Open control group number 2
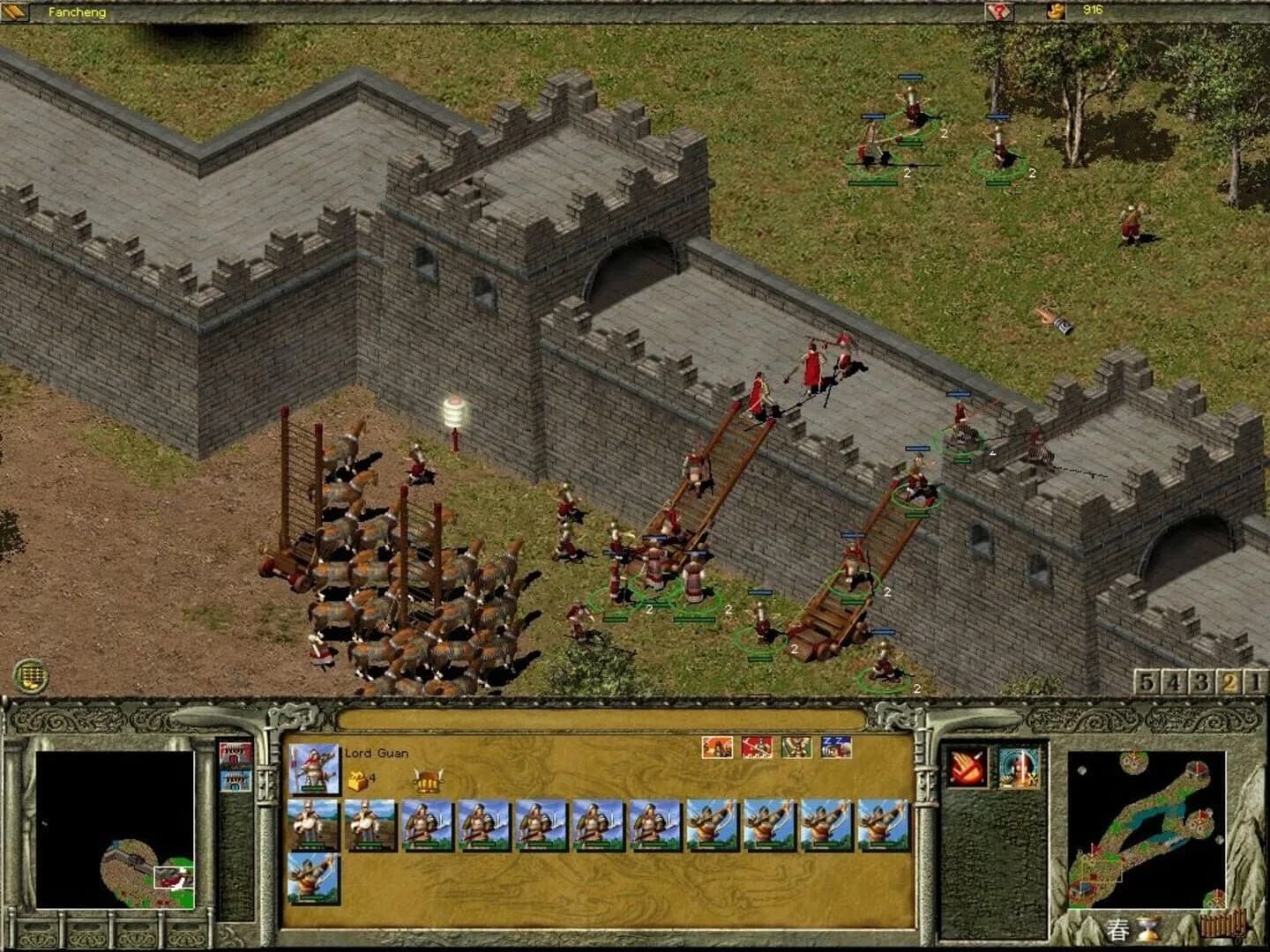 coord(1230,679)
